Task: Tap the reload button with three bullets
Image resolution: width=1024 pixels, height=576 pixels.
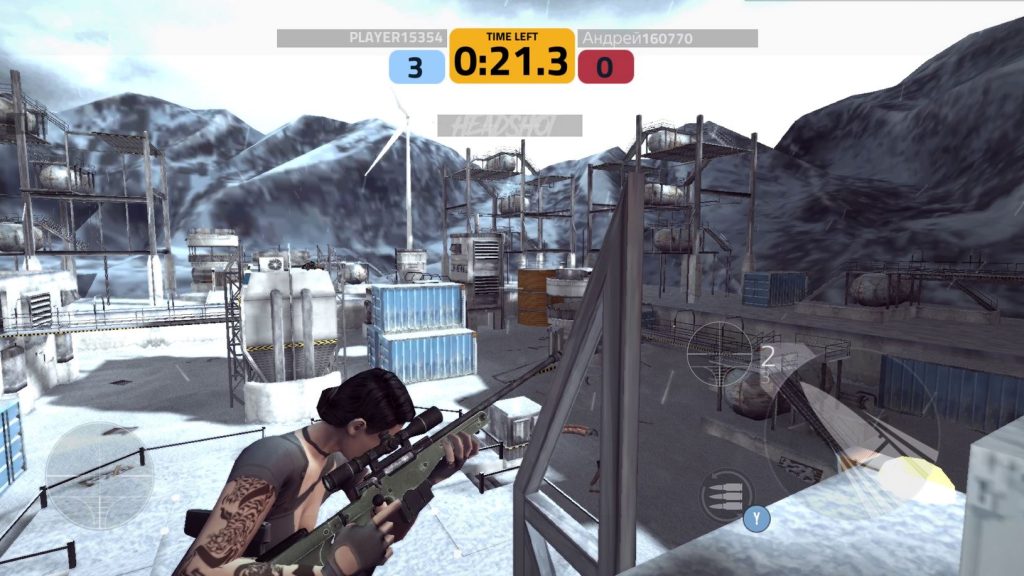Action: point(727,494)
